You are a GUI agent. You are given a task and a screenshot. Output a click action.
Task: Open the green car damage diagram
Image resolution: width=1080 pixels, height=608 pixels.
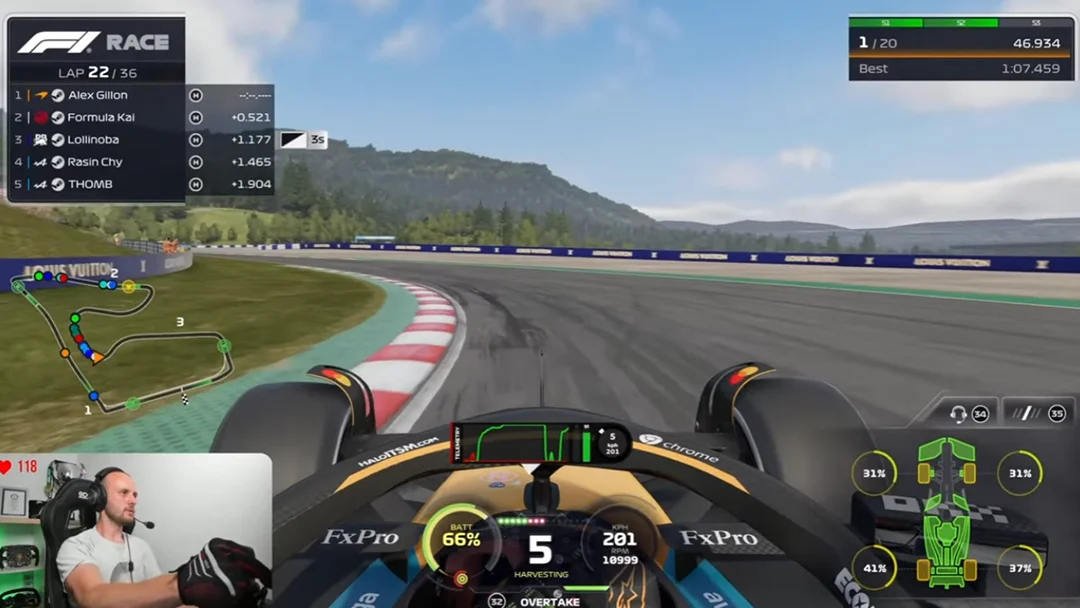coord(946,510)
